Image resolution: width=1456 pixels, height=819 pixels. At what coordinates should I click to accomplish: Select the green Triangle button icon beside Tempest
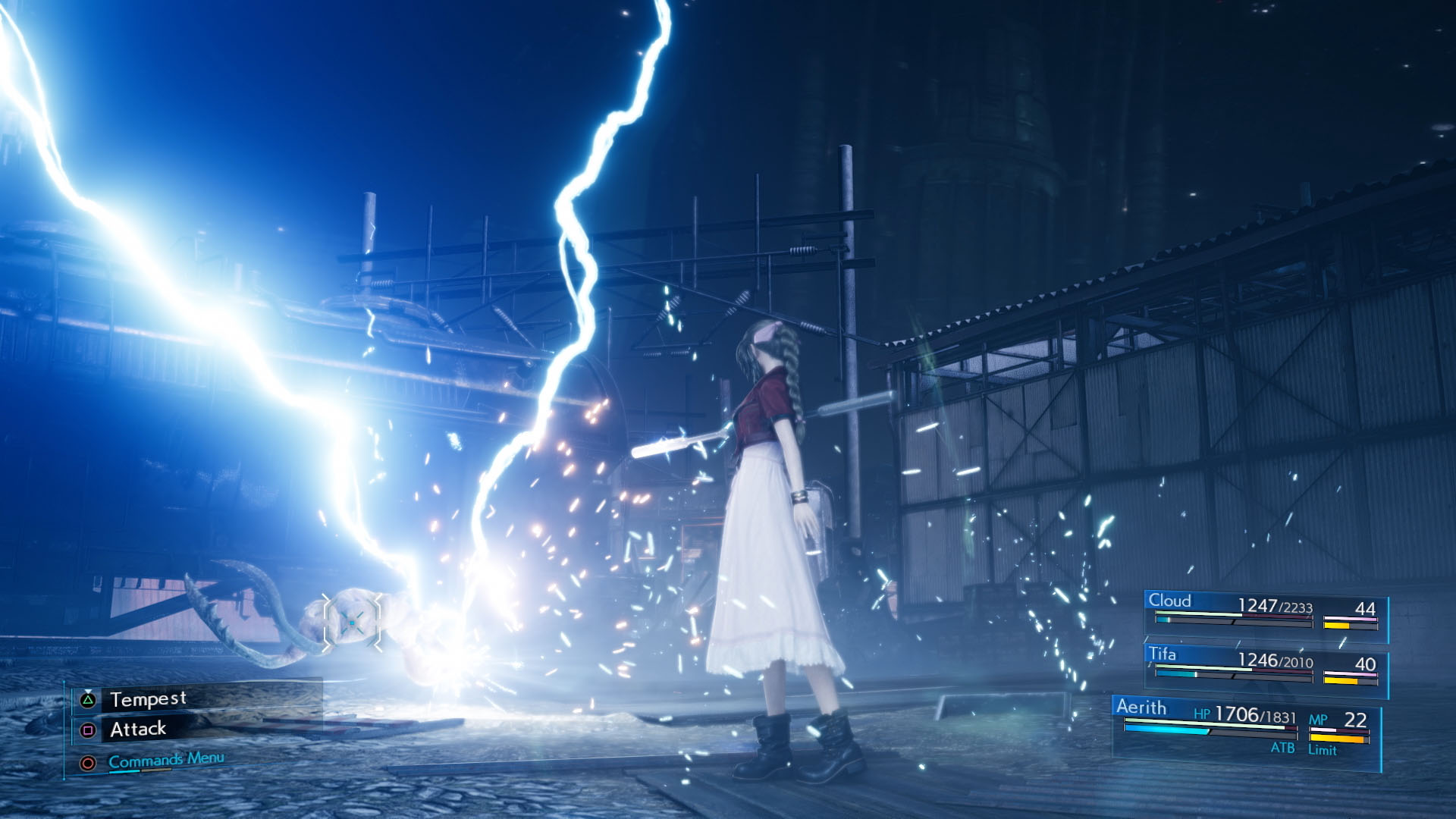[x=89, y=698]
